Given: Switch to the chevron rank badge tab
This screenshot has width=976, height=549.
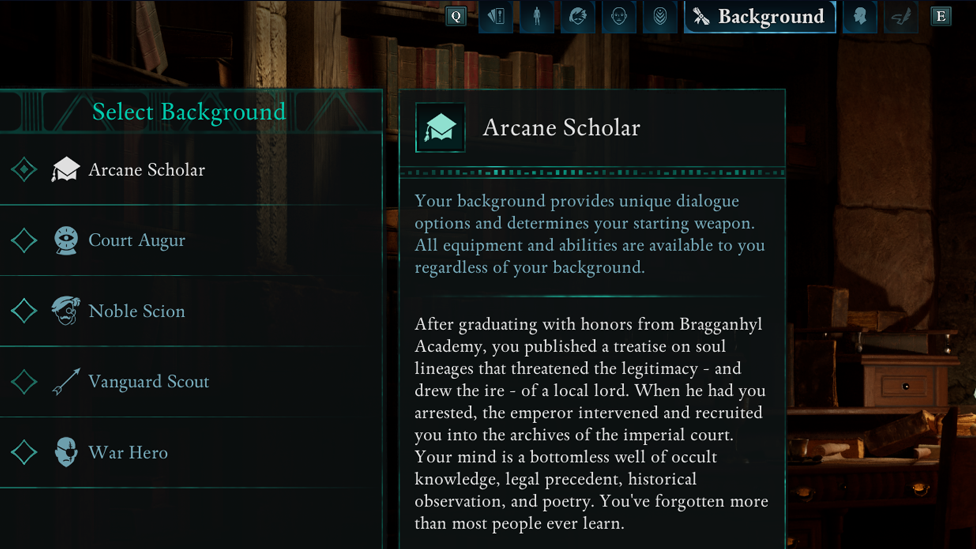Looking at the screenshot, I should pyautogui.click(x=660, y=17).
